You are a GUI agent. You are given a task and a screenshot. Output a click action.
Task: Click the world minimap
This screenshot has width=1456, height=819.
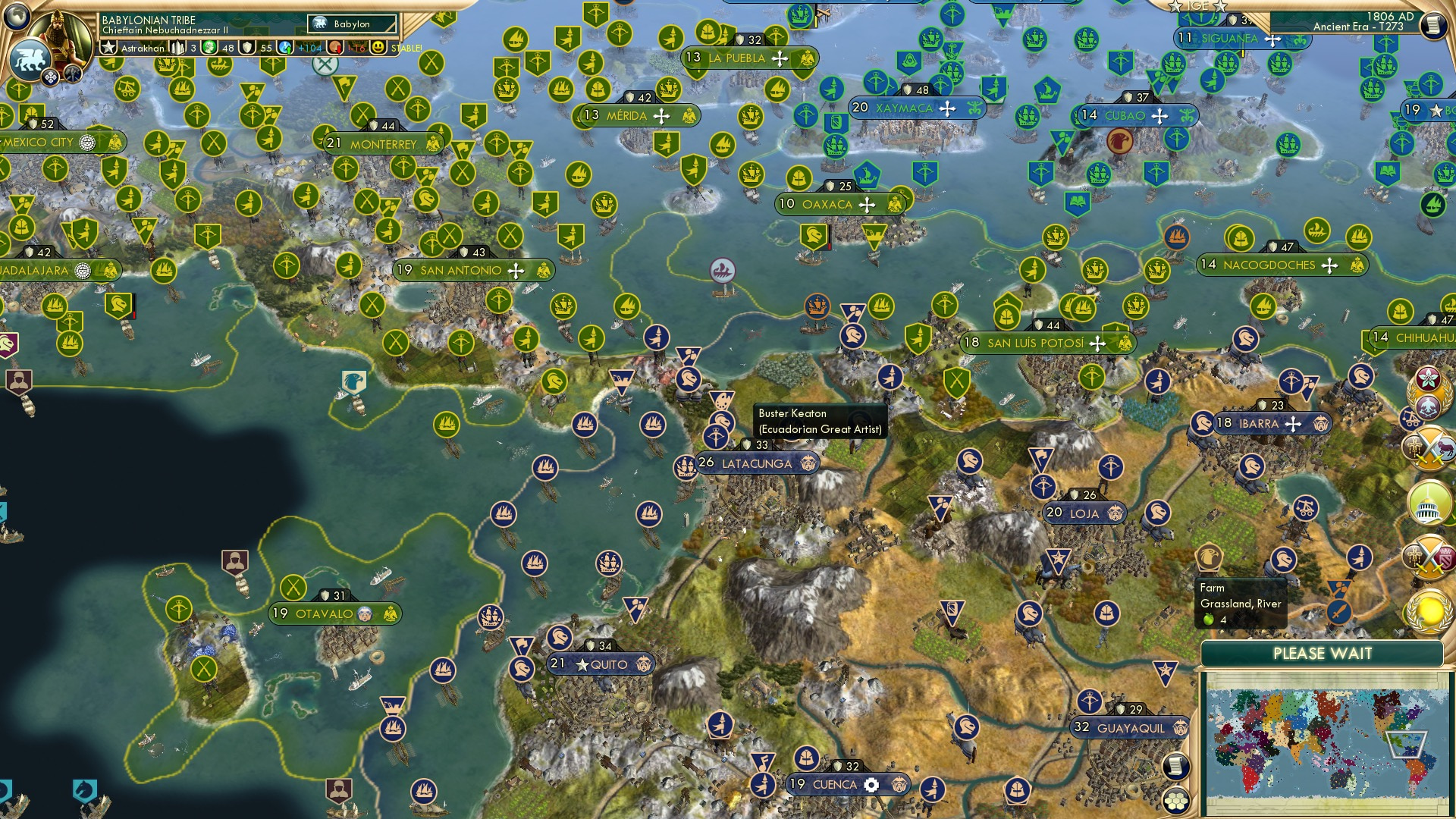tap(1323, 742)
